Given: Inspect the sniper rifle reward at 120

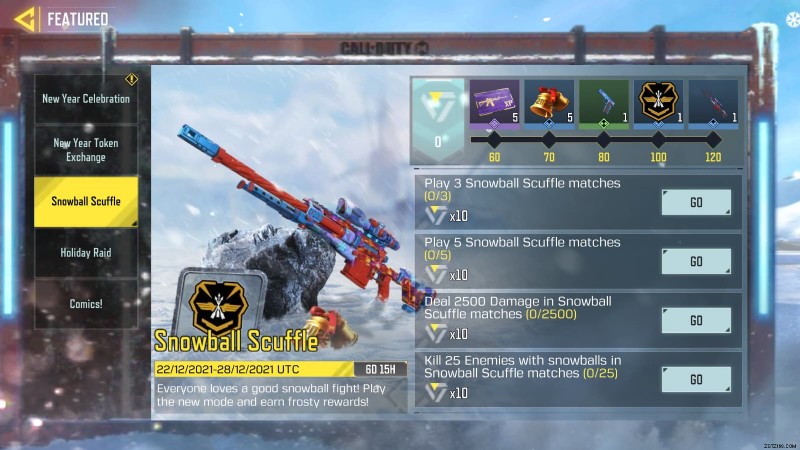Looking at the screenshot, I should (x=713, y=104).
